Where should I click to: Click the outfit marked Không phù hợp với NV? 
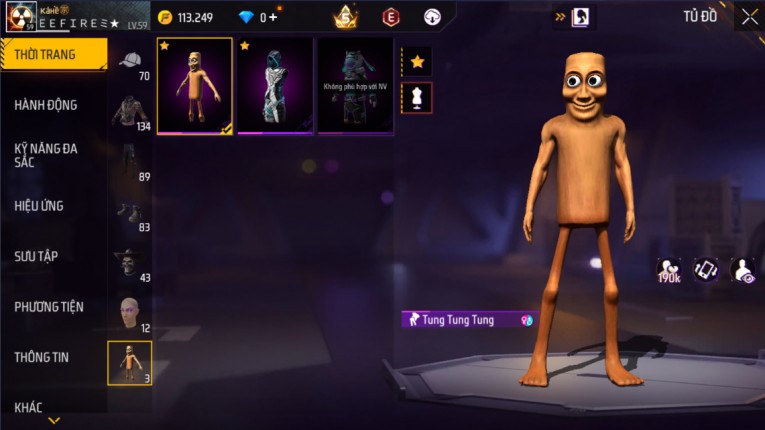(355, 86)
